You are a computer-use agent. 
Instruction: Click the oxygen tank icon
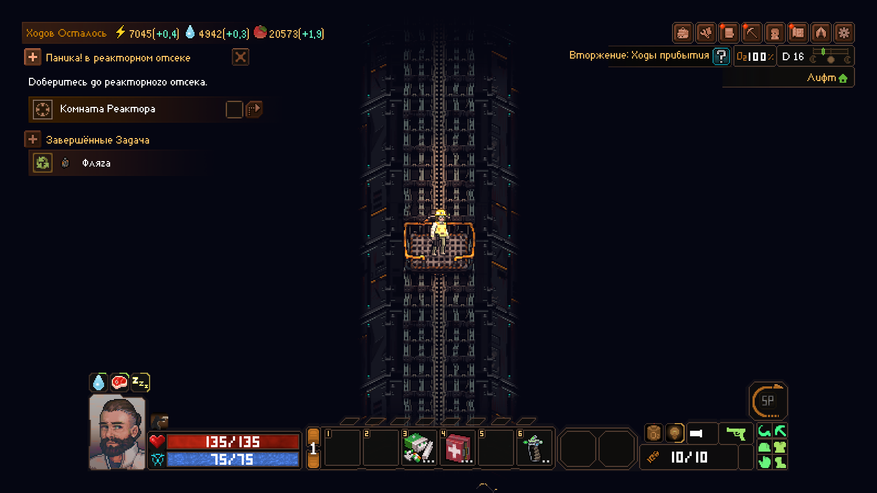(653, 433)
